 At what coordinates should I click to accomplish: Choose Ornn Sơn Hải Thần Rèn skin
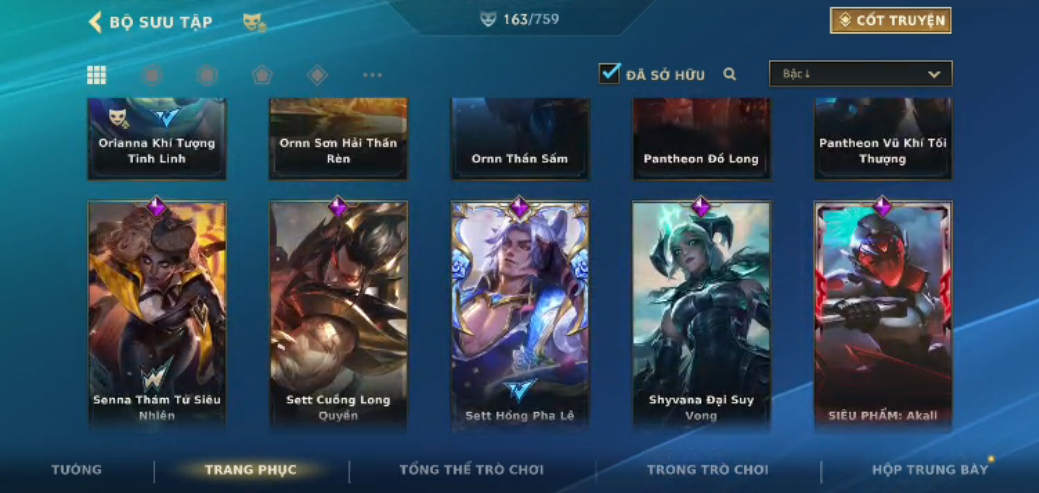click(x=338, y=139)
